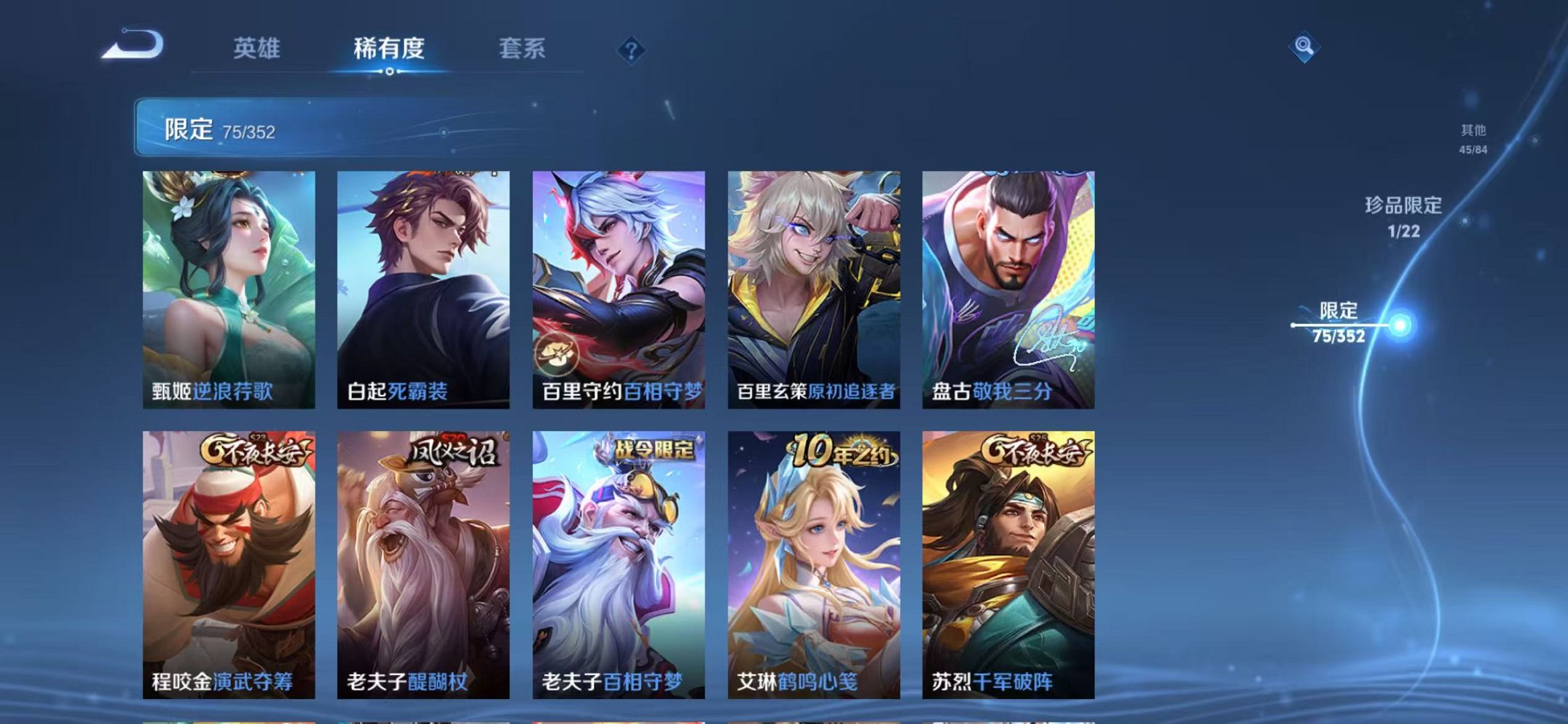Open the help question mark icon

pos(632,49)
